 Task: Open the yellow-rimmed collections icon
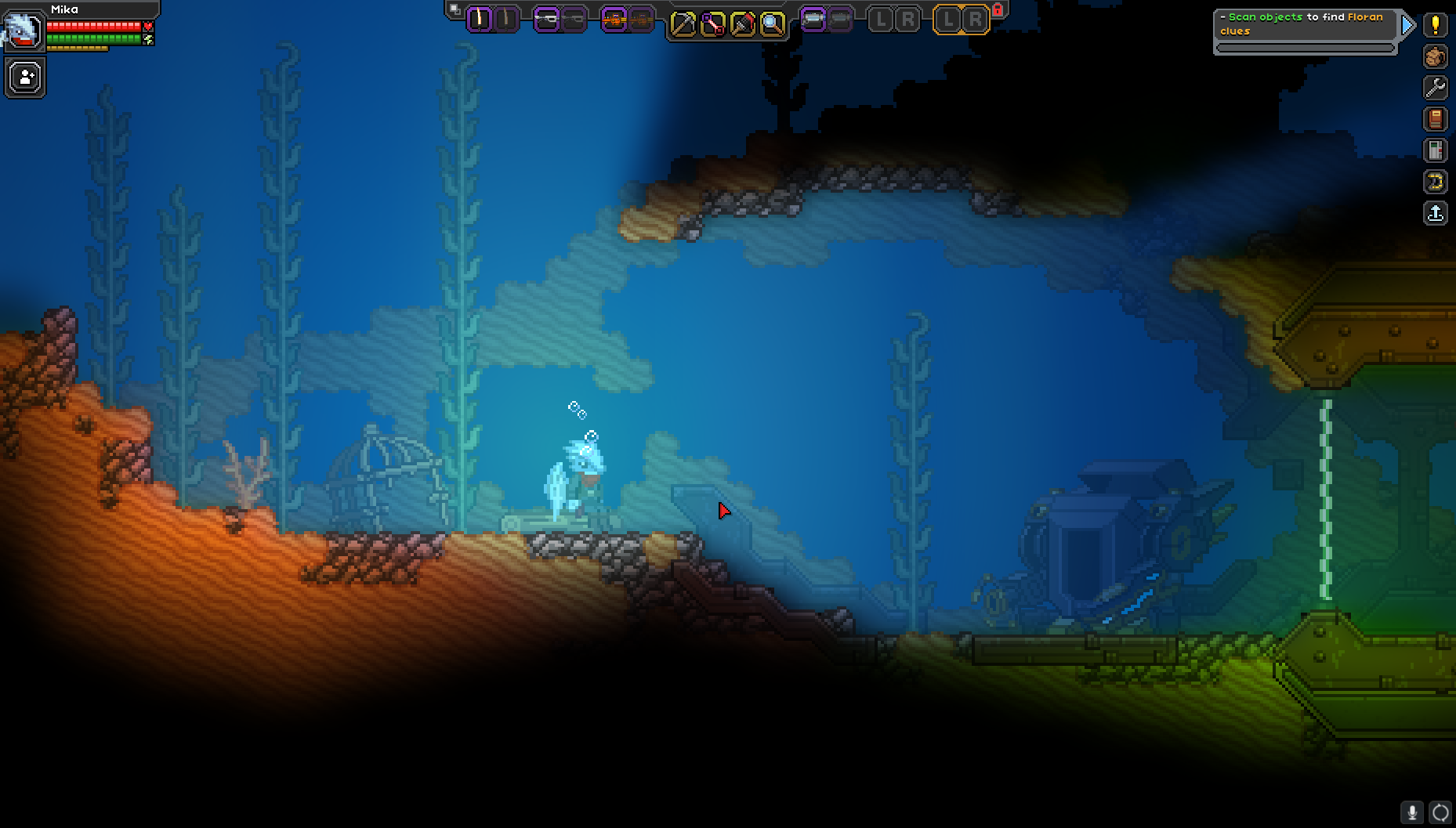1436,182
